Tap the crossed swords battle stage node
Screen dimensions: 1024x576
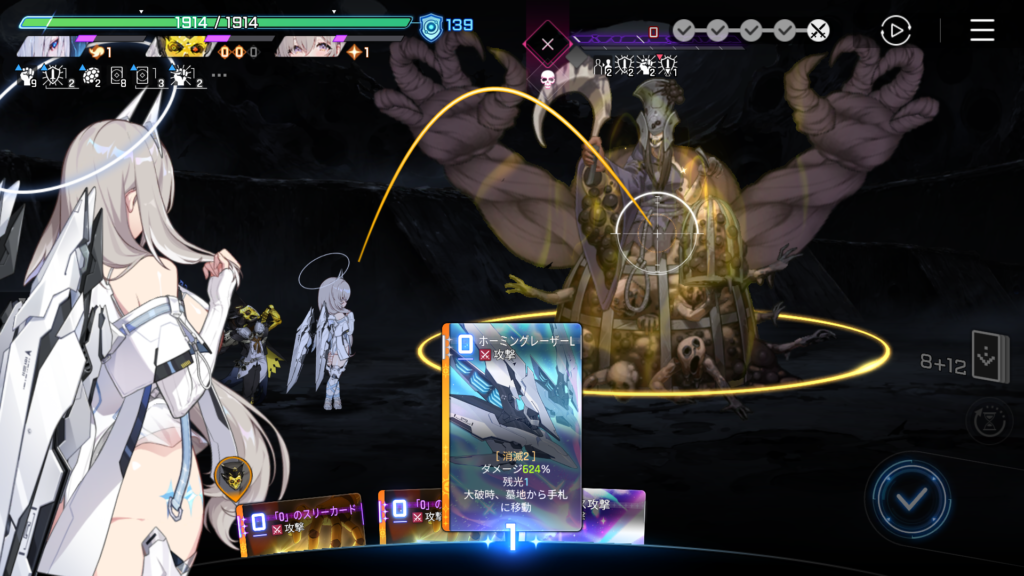point(818,30)
